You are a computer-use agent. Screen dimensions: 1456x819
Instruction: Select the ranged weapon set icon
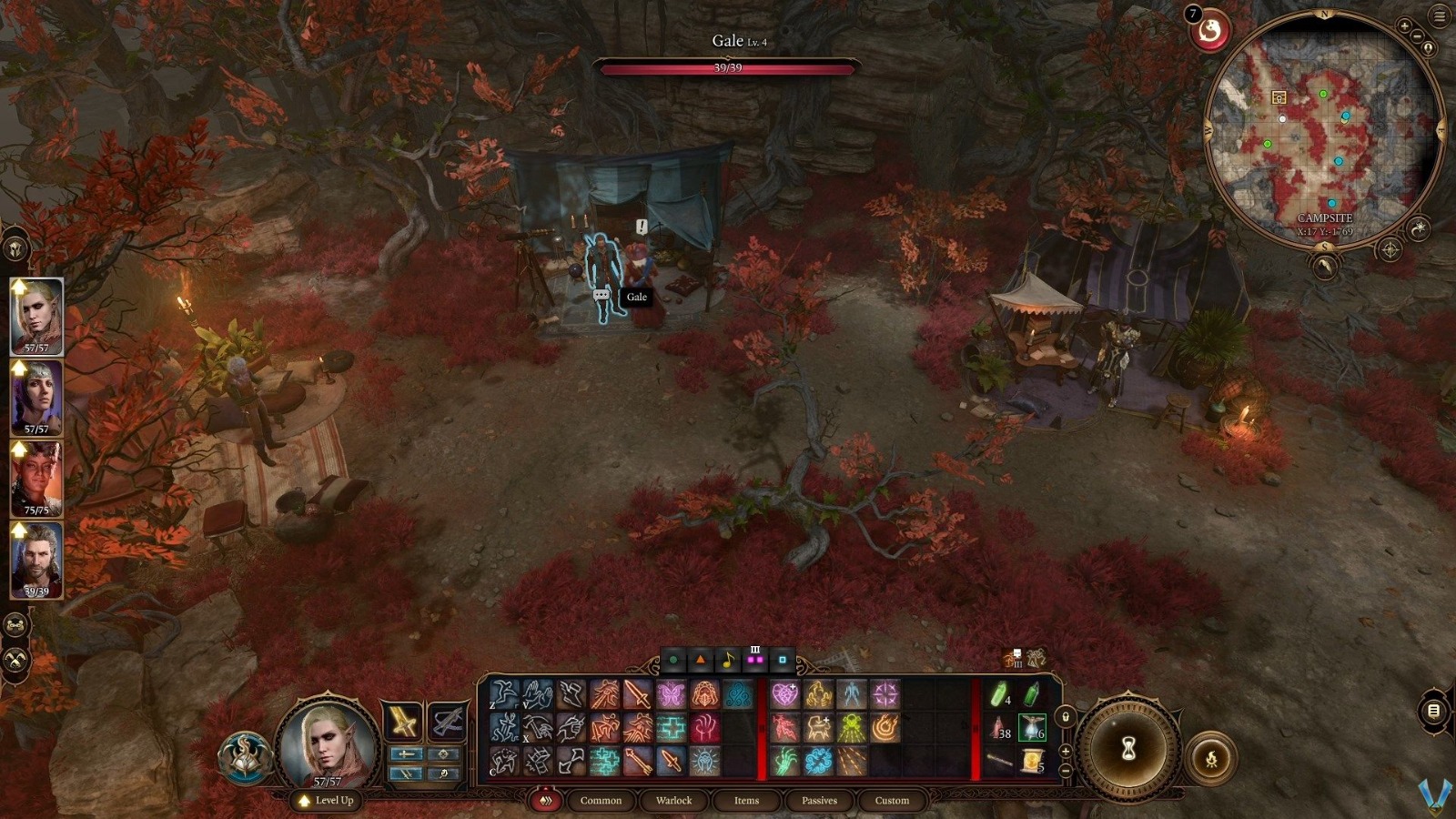(446, 722)
